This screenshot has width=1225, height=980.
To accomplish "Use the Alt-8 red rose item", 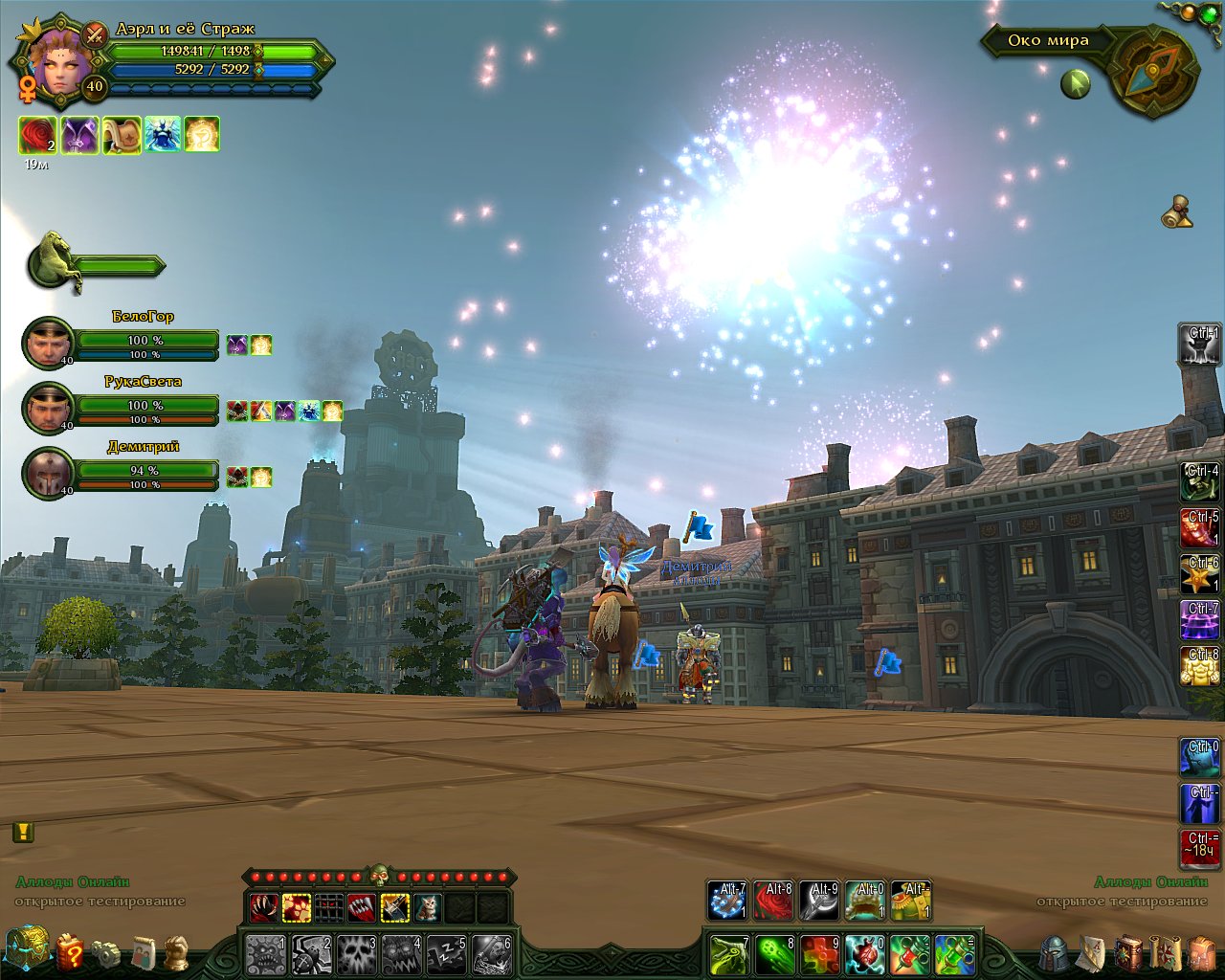I will [x=773, y=901].
